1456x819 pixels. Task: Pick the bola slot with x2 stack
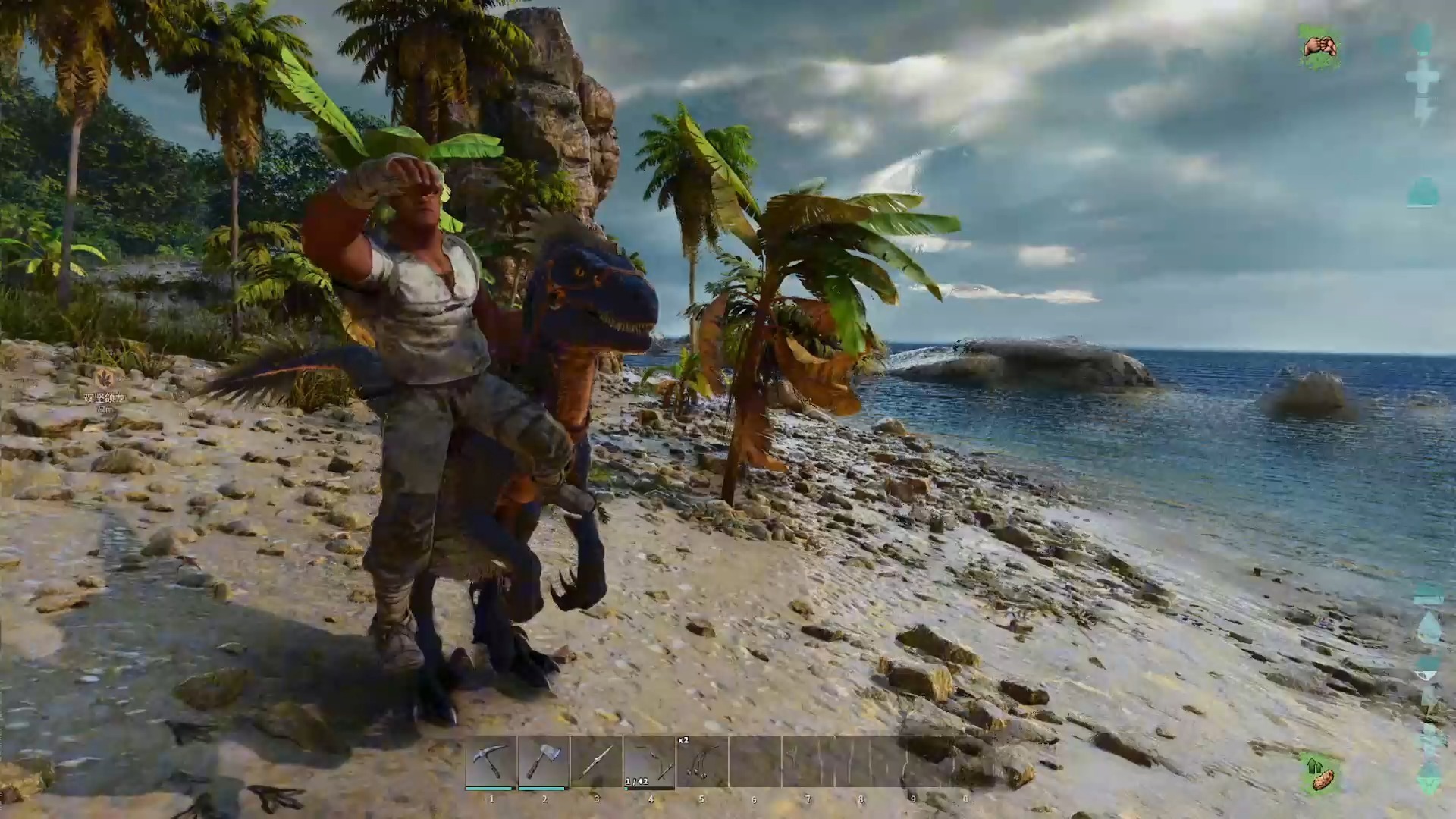[701, 762]
